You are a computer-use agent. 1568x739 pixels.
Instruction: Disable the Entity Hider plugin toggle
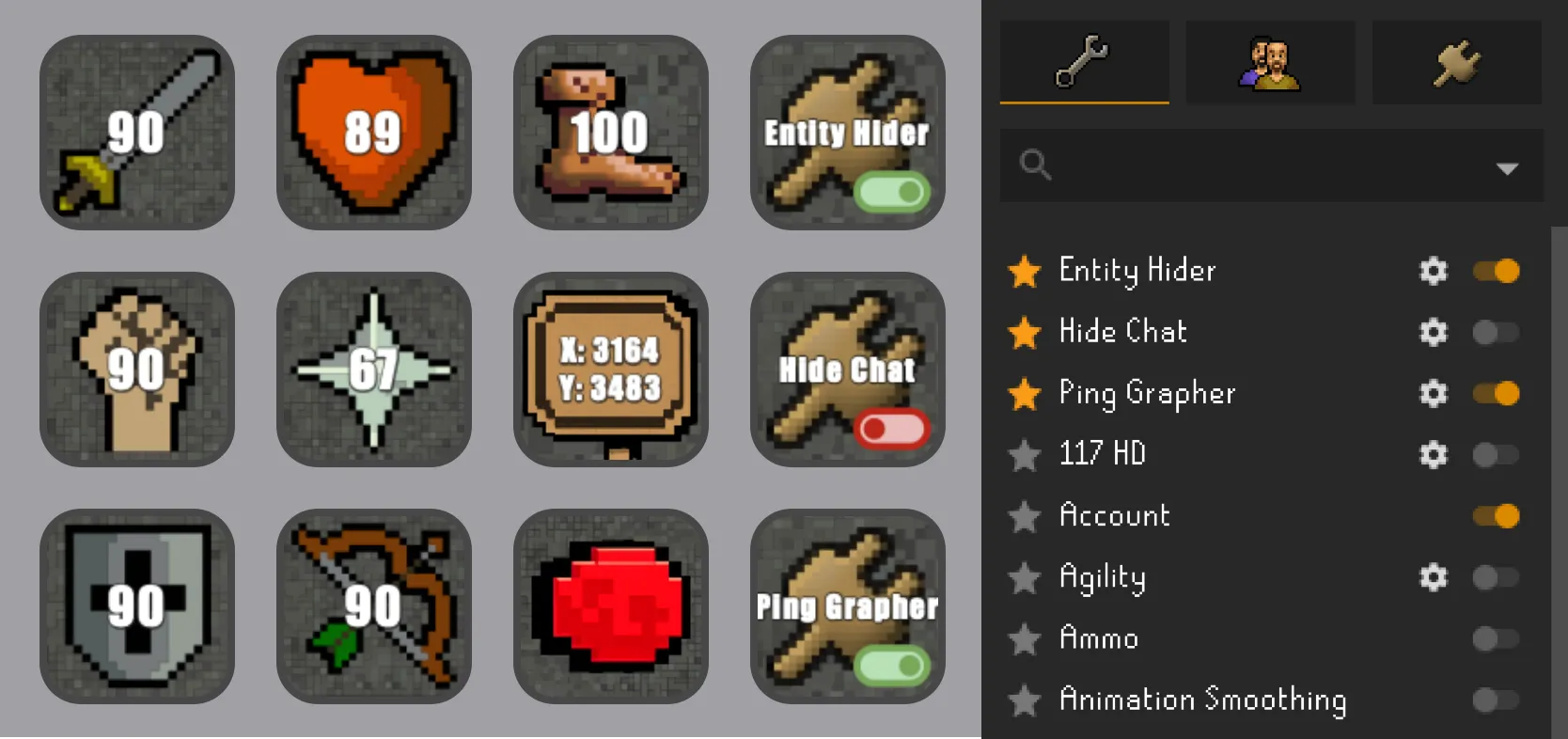(x=1497, y=272)
